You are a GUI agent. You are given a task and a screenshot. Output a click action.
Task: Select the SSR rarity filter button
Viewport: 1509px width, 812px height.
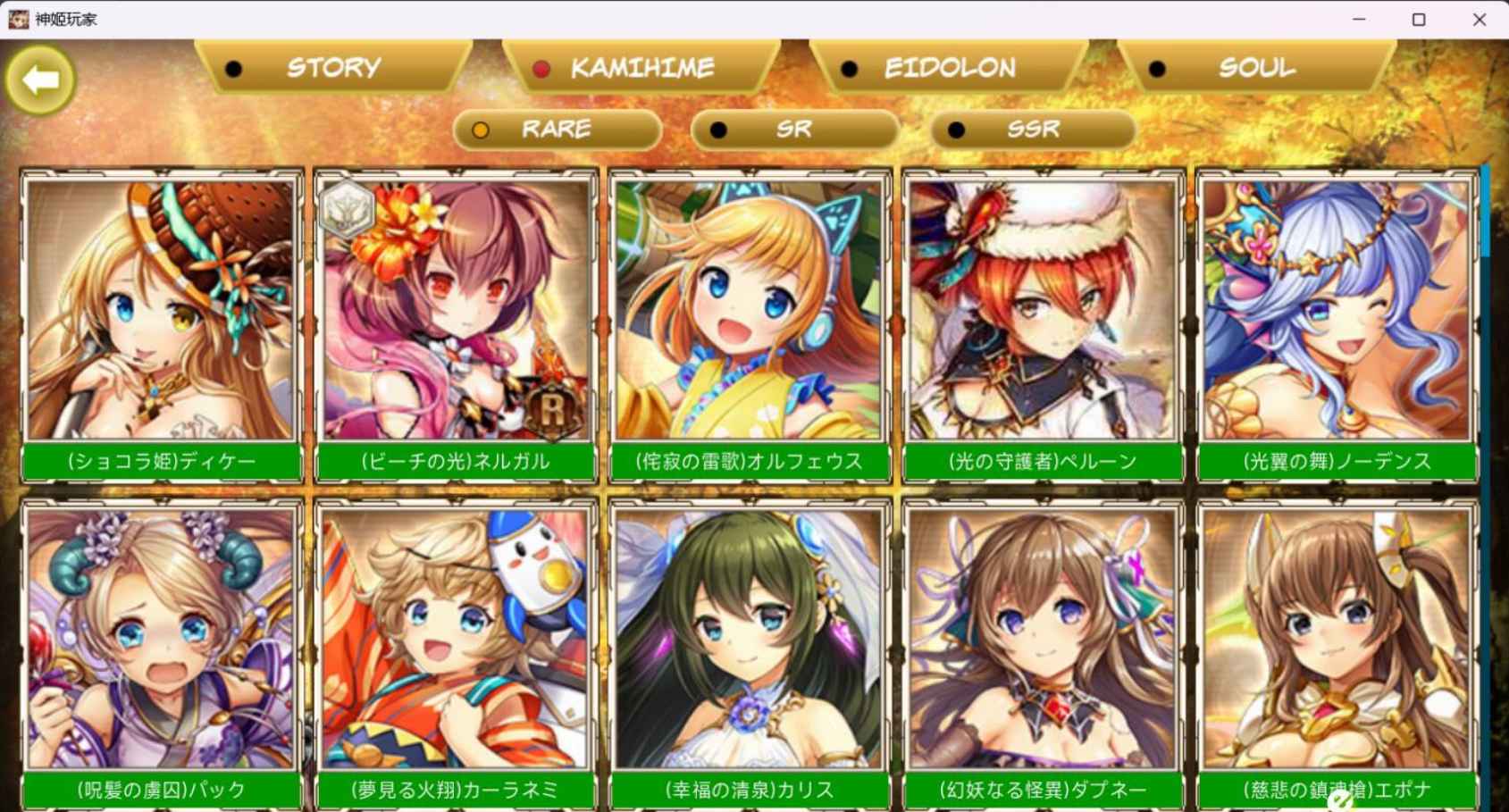click(1032, 130)
